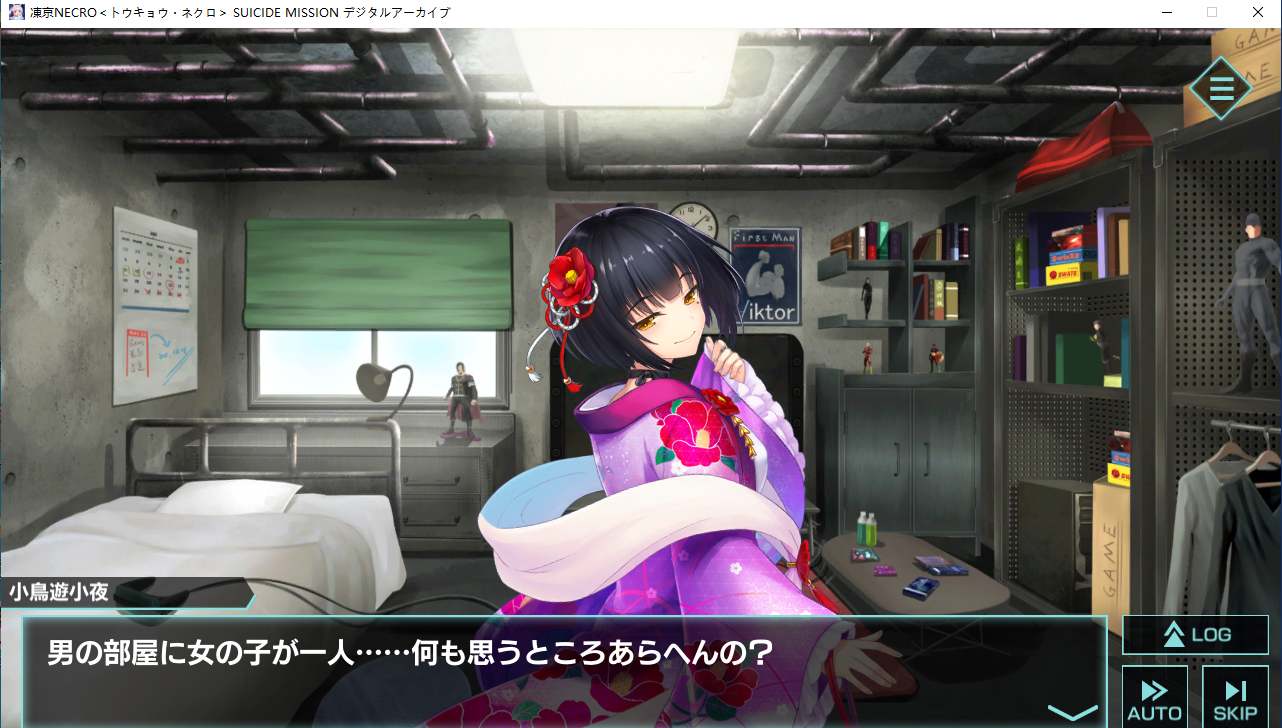Close the digital archive window
1282x728 pixels.
[1257, 13]
